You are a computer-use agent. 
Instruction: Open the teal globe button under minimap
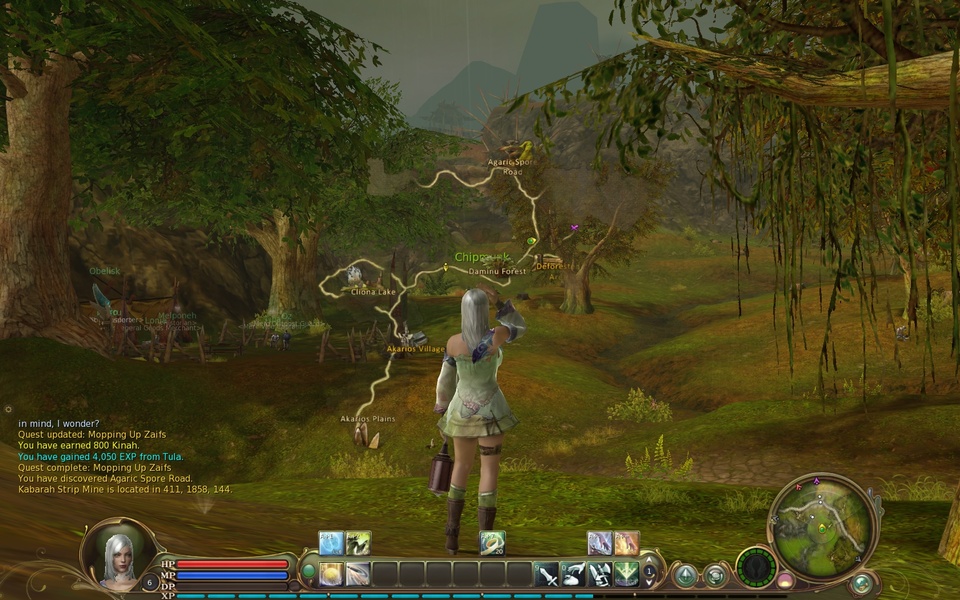pos(861,584)
